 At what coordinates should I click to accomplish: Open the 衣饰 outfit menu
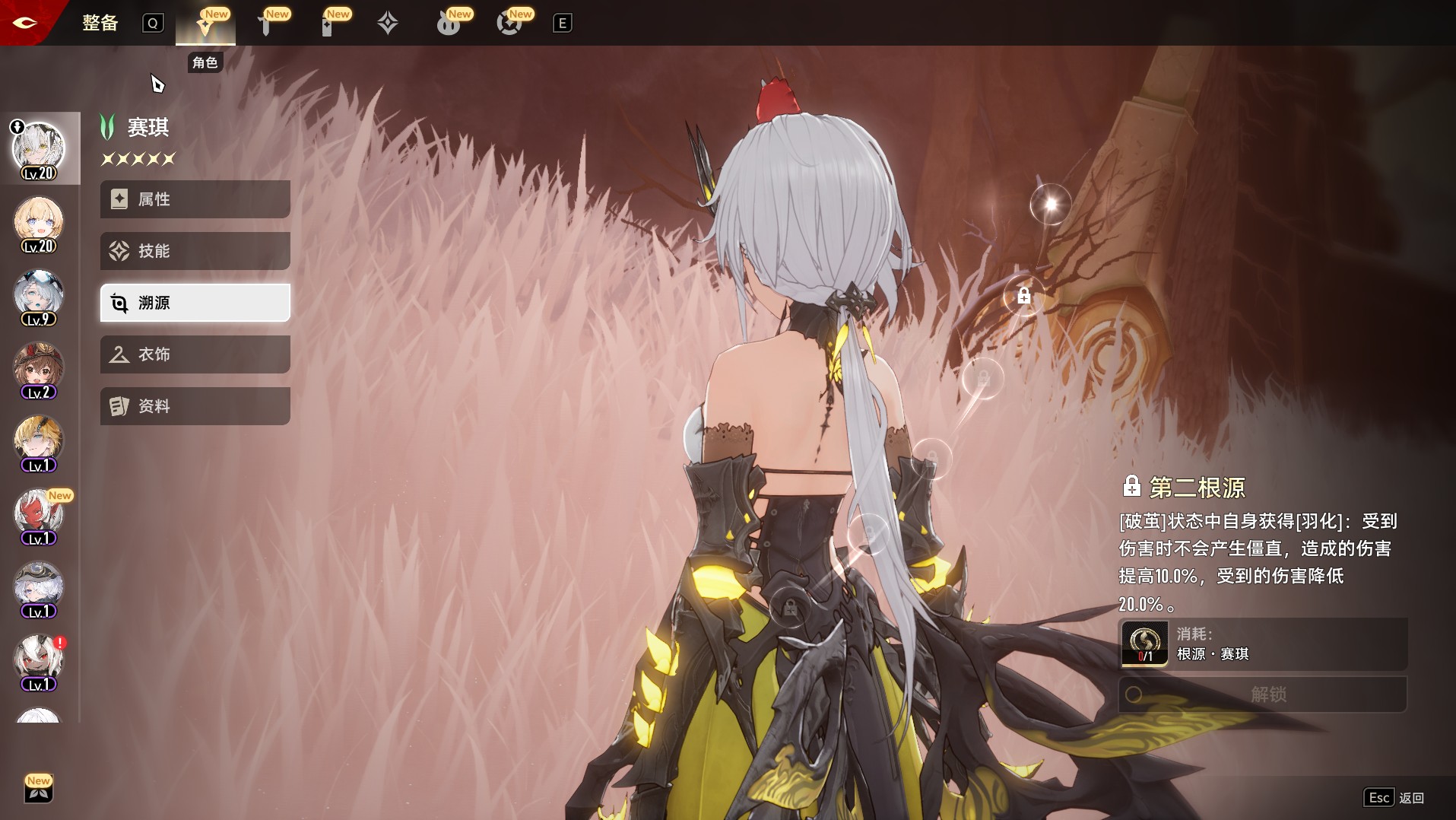[x=195, y=354]
